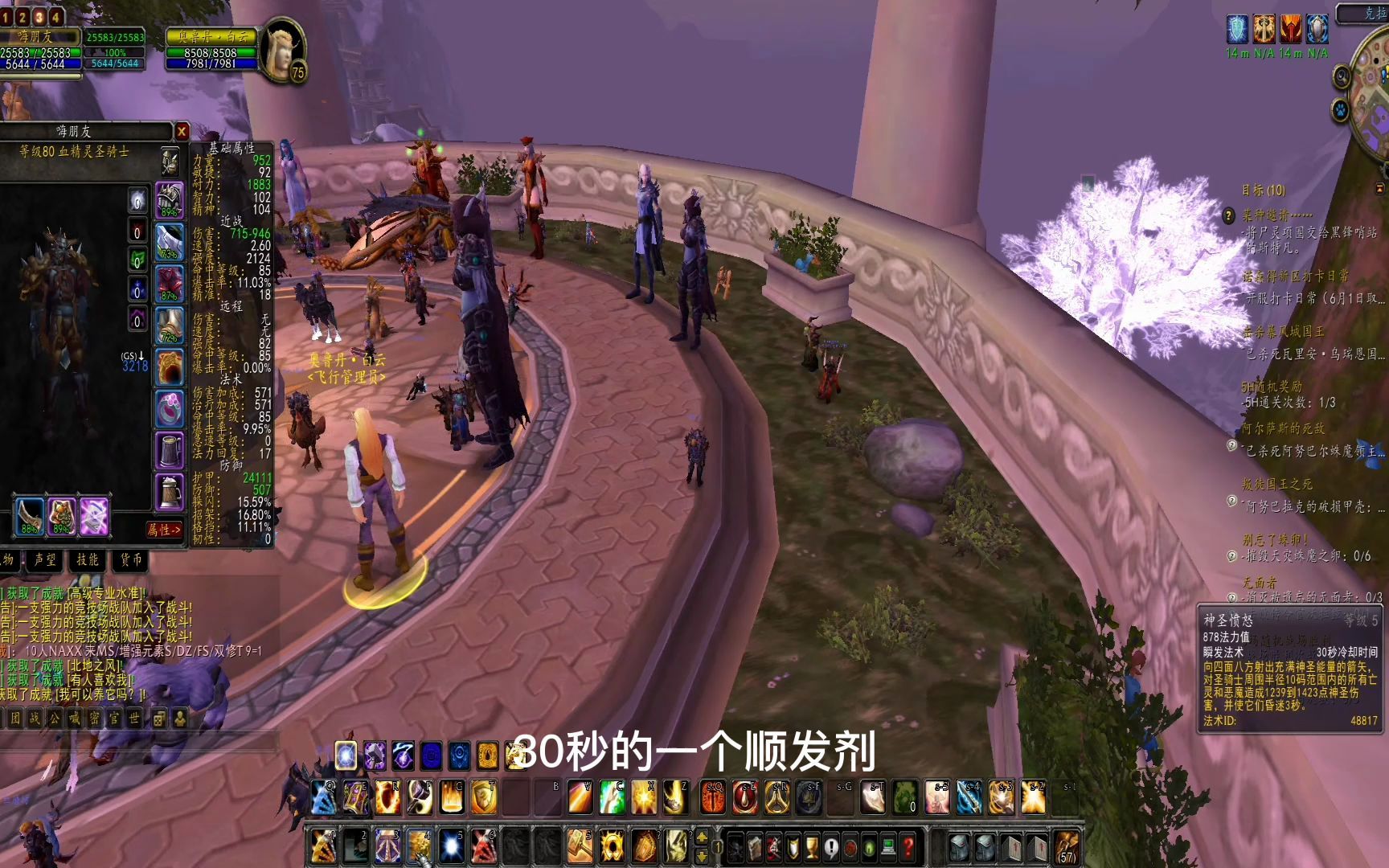Click the green eye LFG icon in micro menu
Screen dimensions: 1389x868
point(868,844)
